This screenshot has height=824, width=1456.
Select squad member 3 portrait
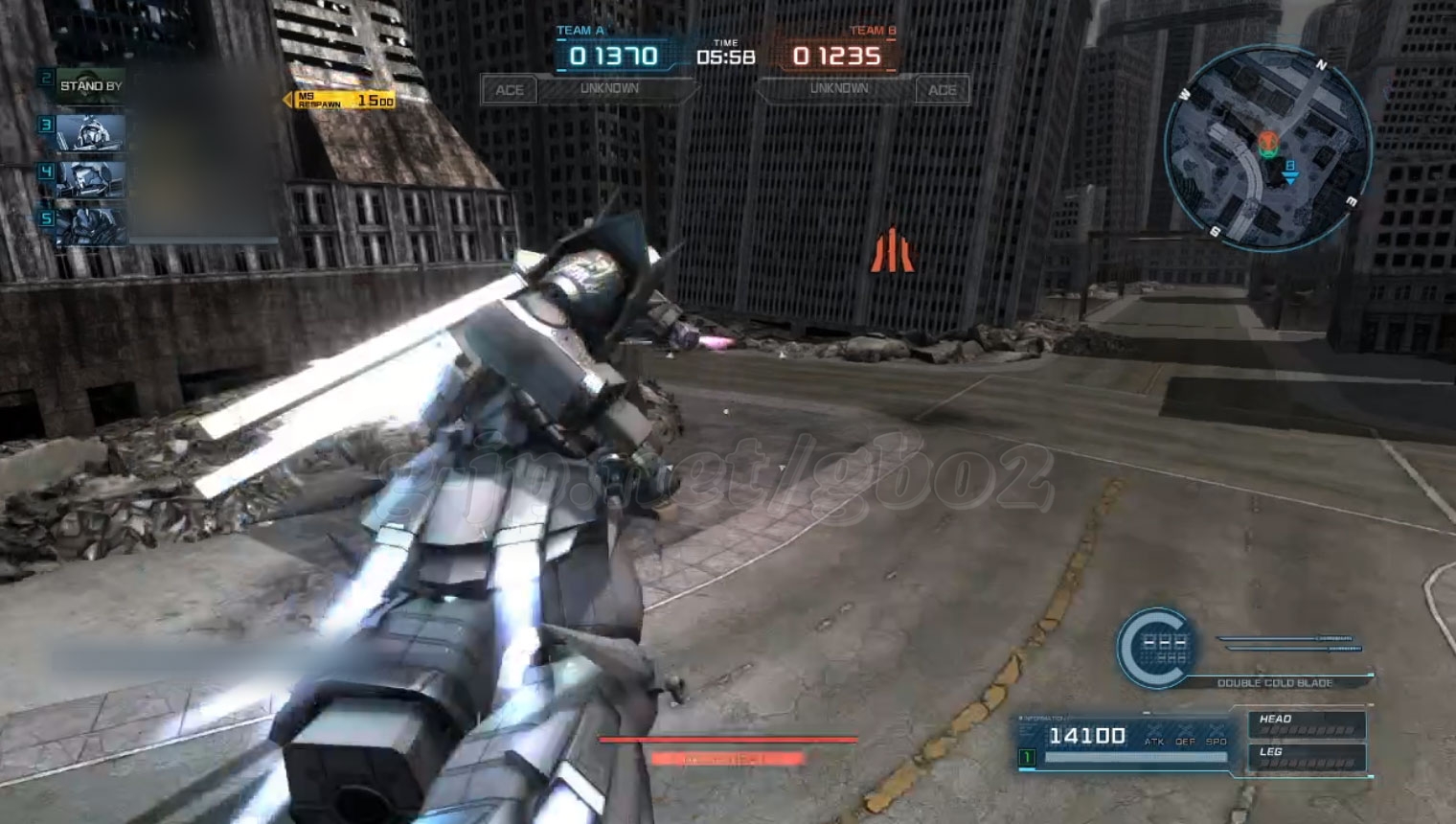[x=90, y=132]
